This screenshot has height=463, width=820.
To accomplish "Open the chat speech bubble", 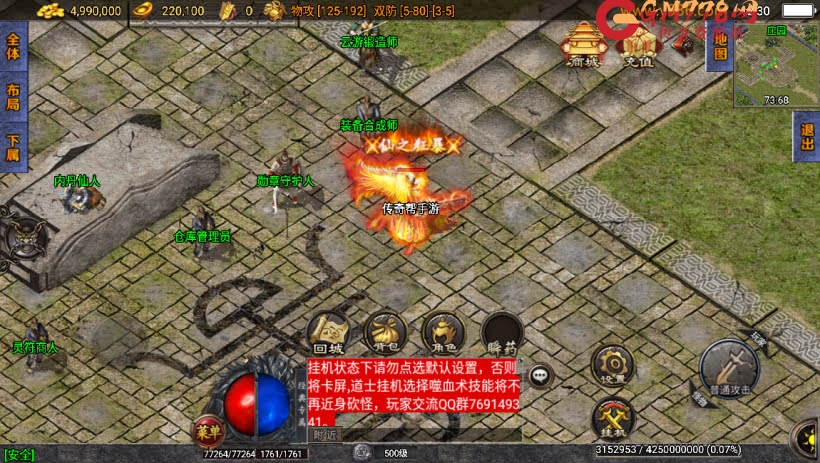I will (541, 376).
